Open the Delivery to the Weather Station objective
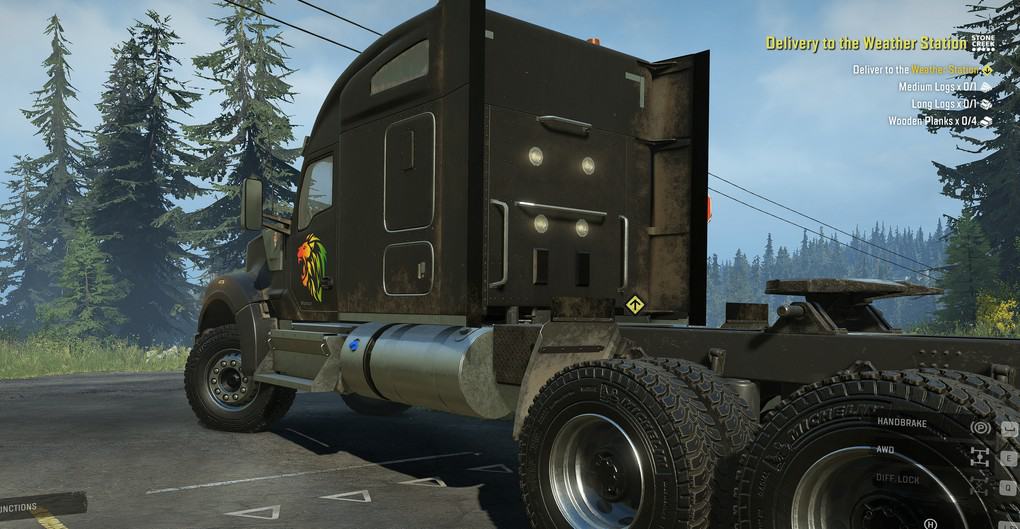Screen dimensions: 1020x529 pos(866,43)
